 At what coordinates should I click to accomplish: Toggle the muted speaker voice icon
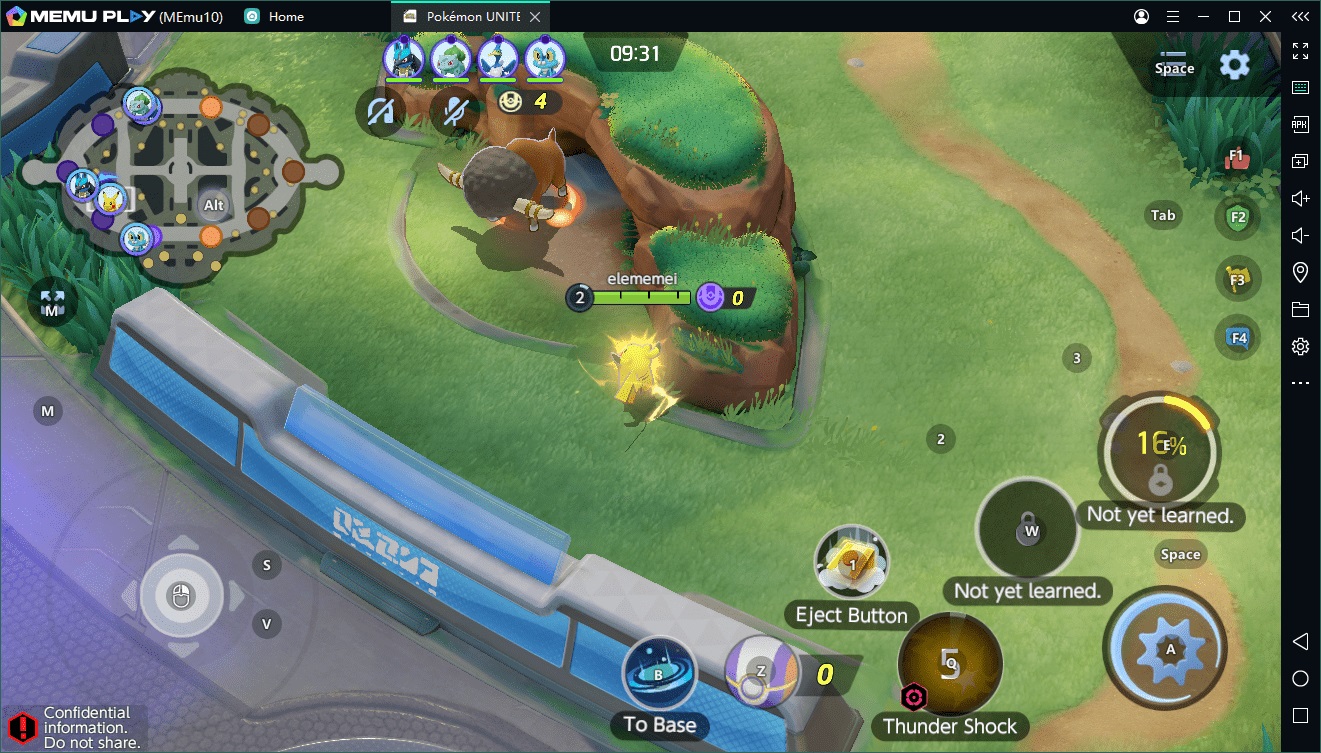click(381, 113)
